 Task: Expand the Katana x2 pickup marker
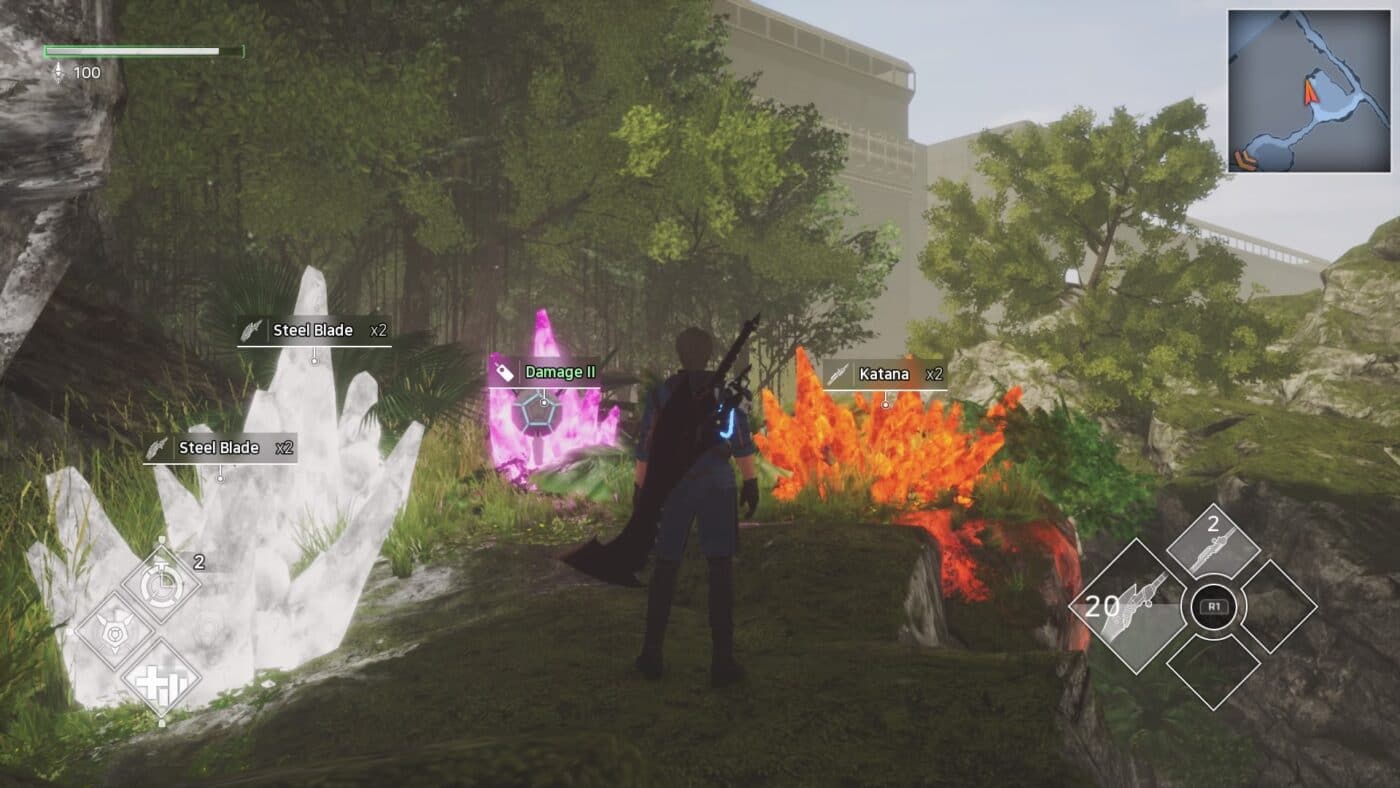pos(885,374)
